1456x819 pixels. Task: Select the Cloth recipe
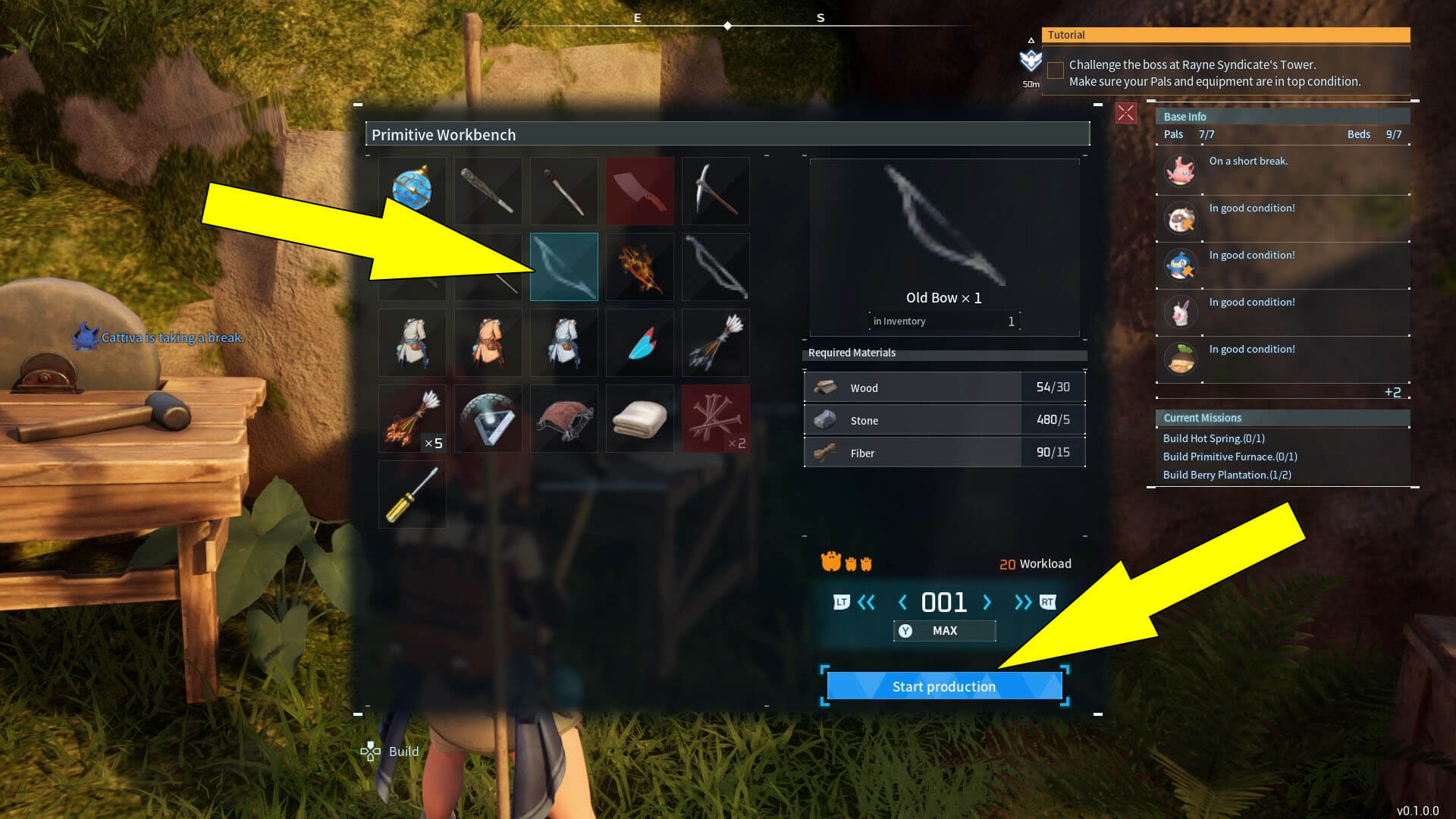(x=639, y=418)
